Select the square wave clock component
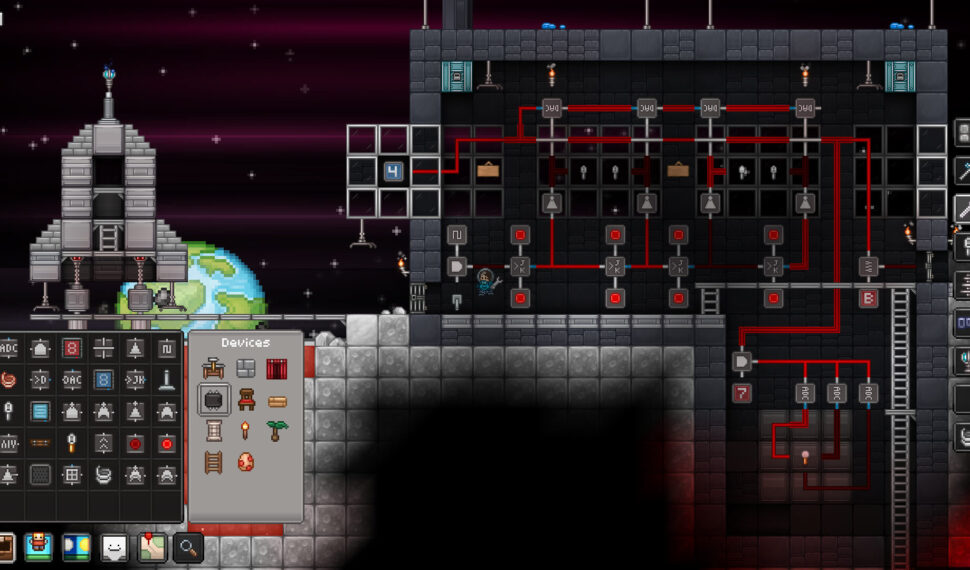The image size is (970, 570). pos(166,348)
